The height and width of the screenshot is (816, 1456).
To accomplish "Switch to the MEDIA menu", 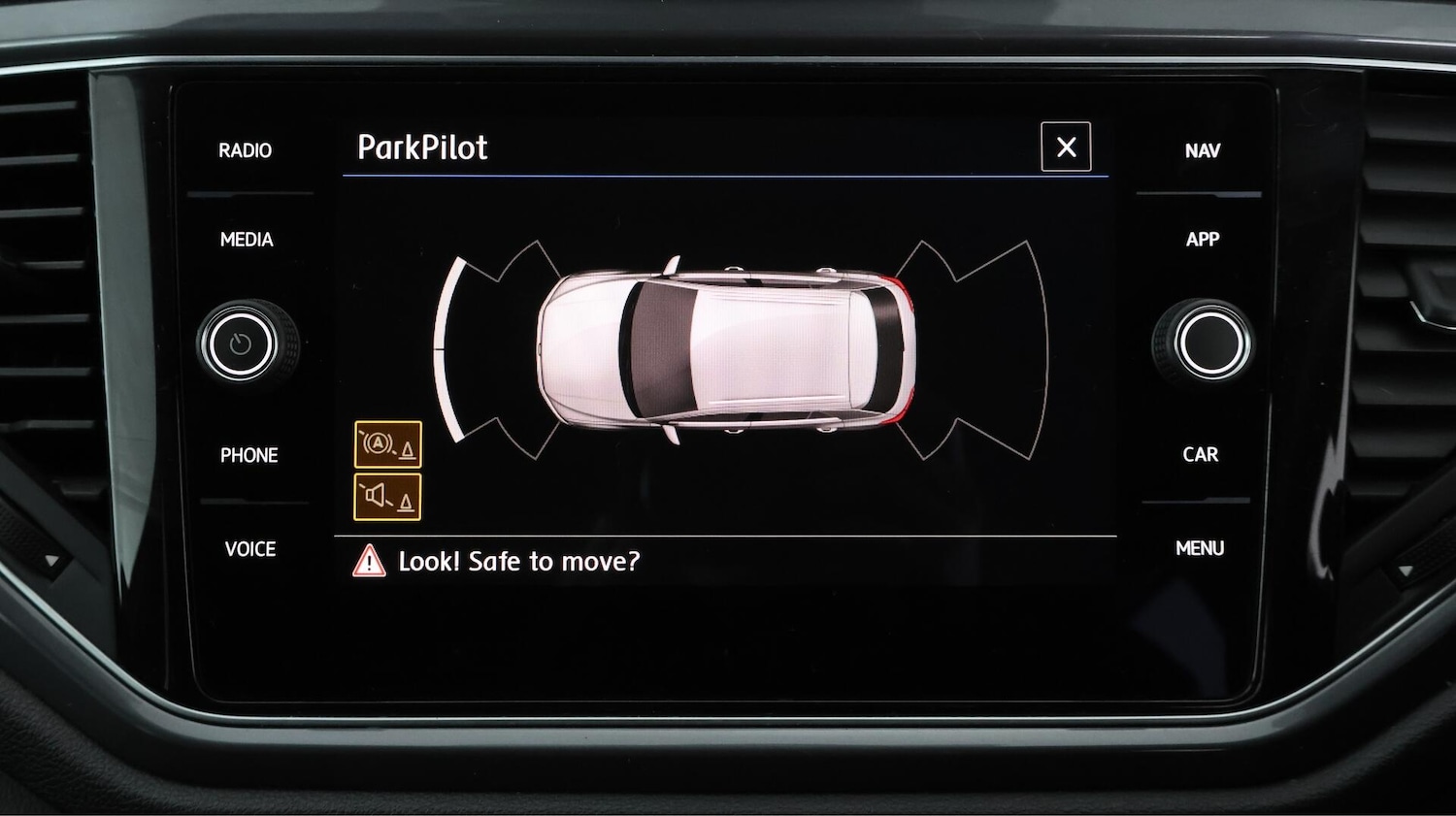I will (x=247, y=240).
